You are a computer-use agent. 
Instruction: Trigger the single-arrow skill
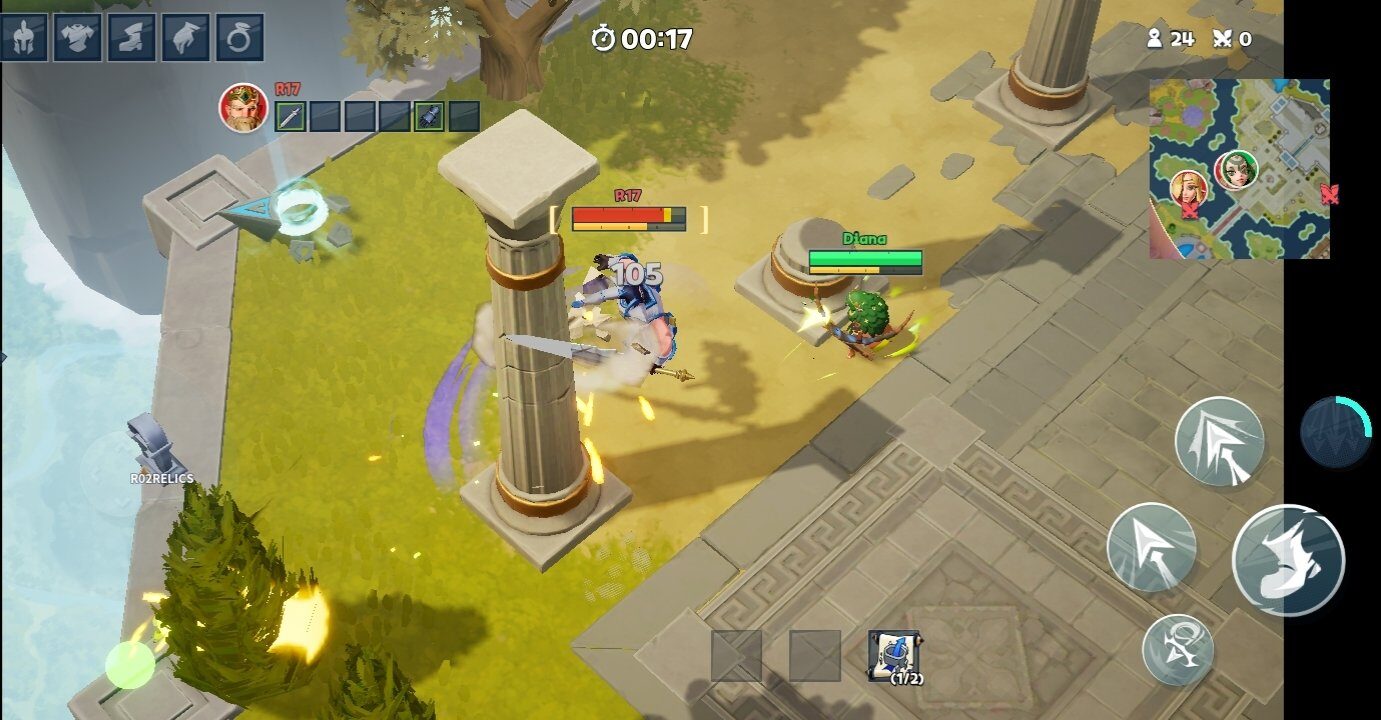click(1151, 547)
